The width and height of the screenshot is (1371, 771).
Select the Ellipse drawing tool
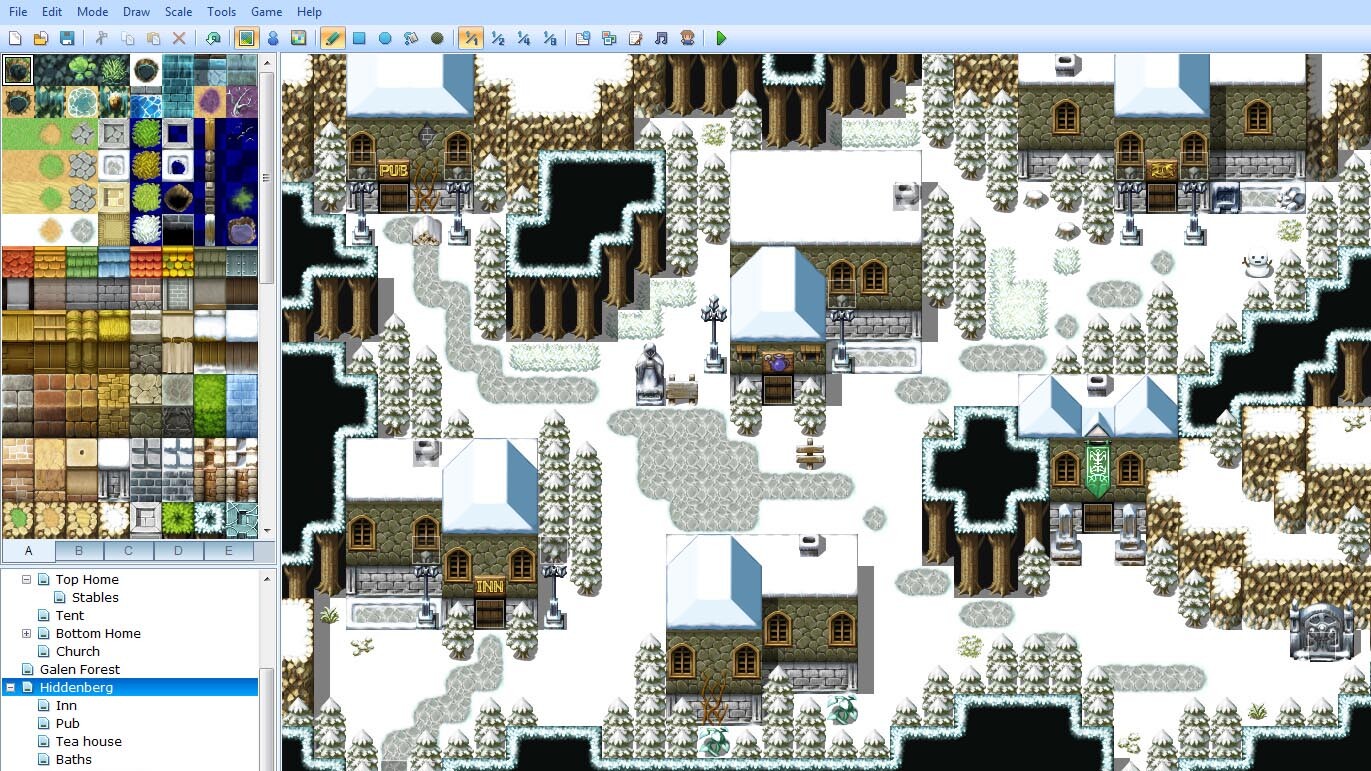385,38
